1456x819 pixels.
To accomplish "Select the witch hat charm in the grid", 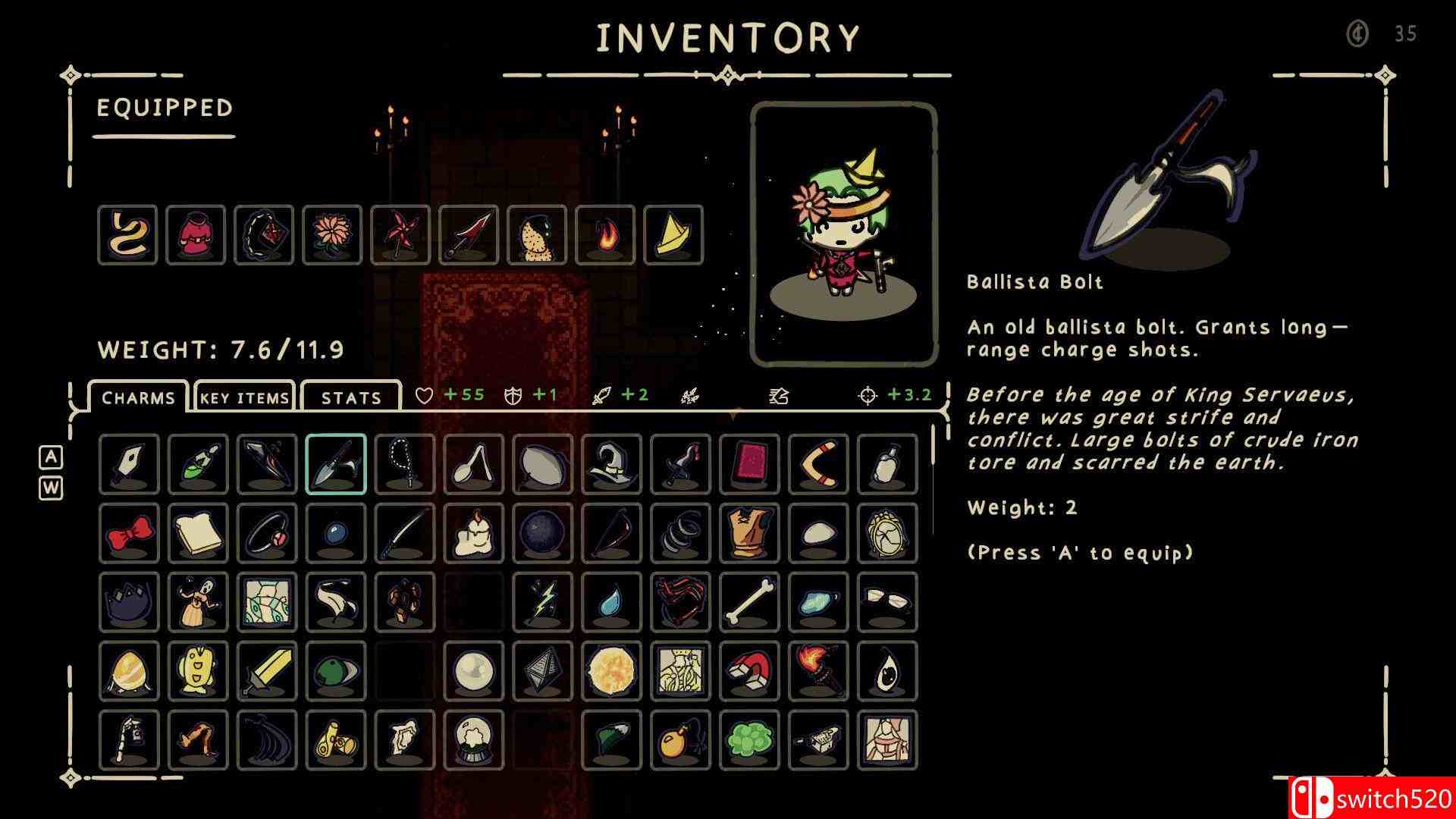I will point(612,465).
